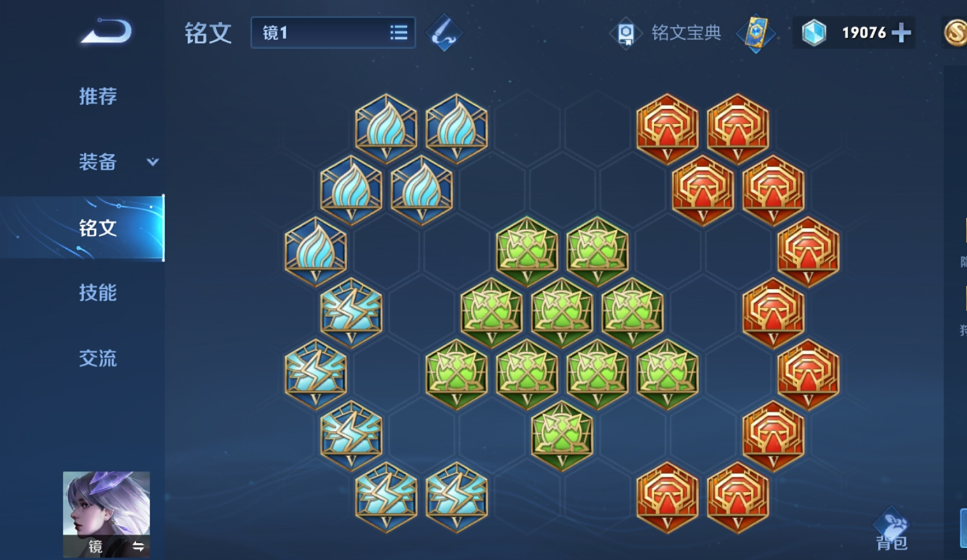Open 铭文宝典 rune guide
This screenshot has height=560, width=967.
(666, 33)
